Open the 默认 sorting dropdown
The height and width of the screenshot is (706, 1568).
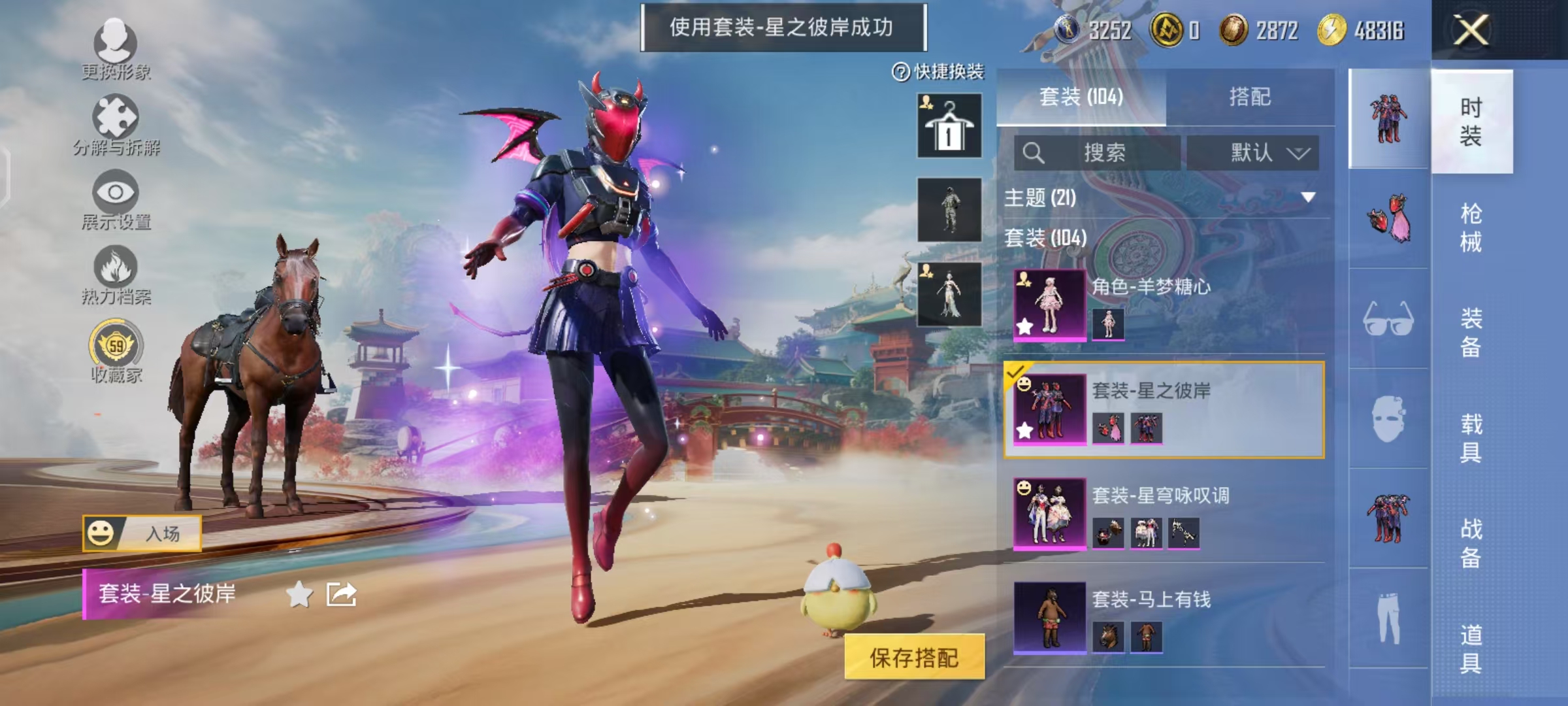click(x=1254, y=152)
